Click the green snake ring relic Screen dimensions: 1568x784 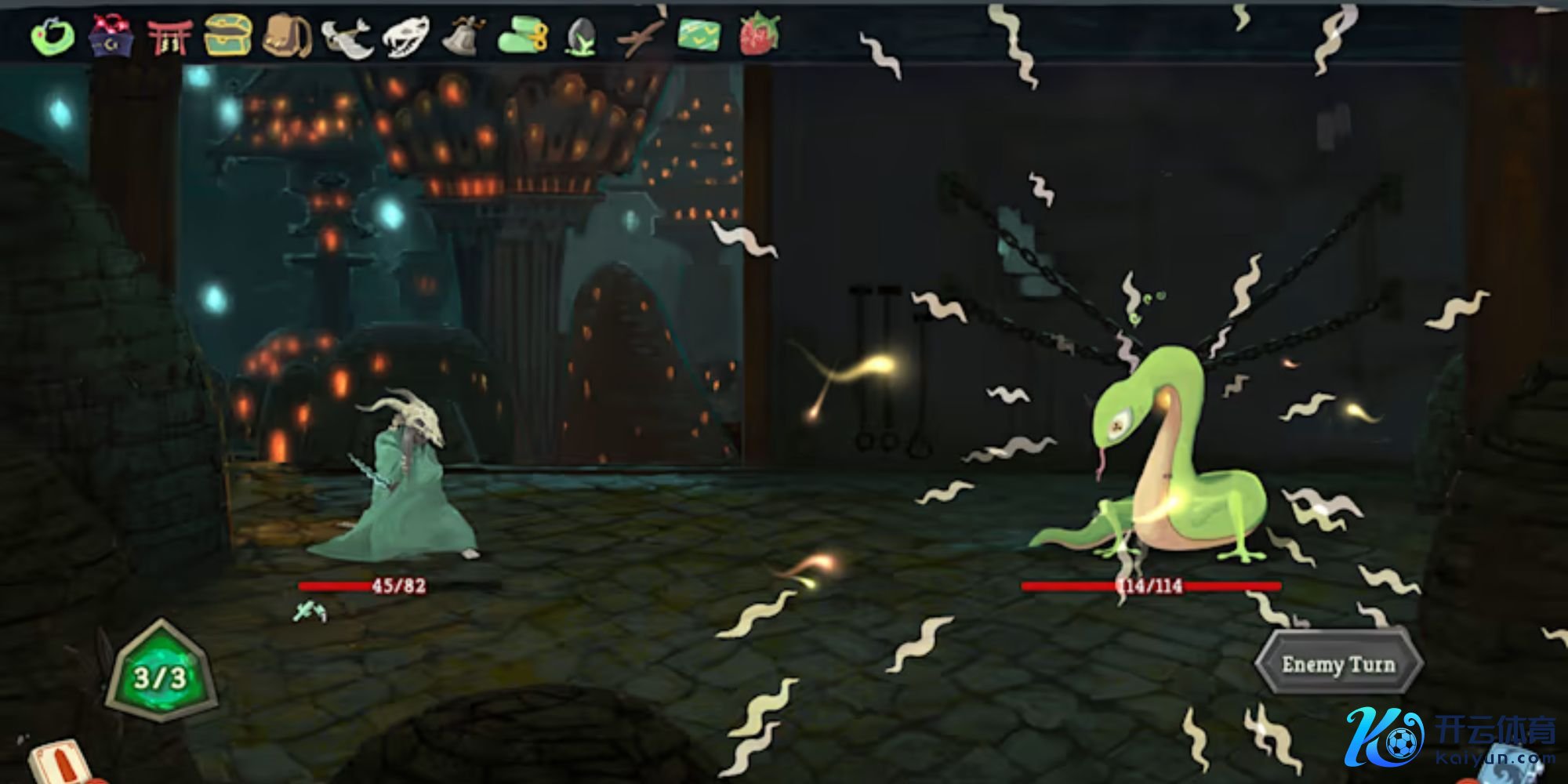[53, 36]
